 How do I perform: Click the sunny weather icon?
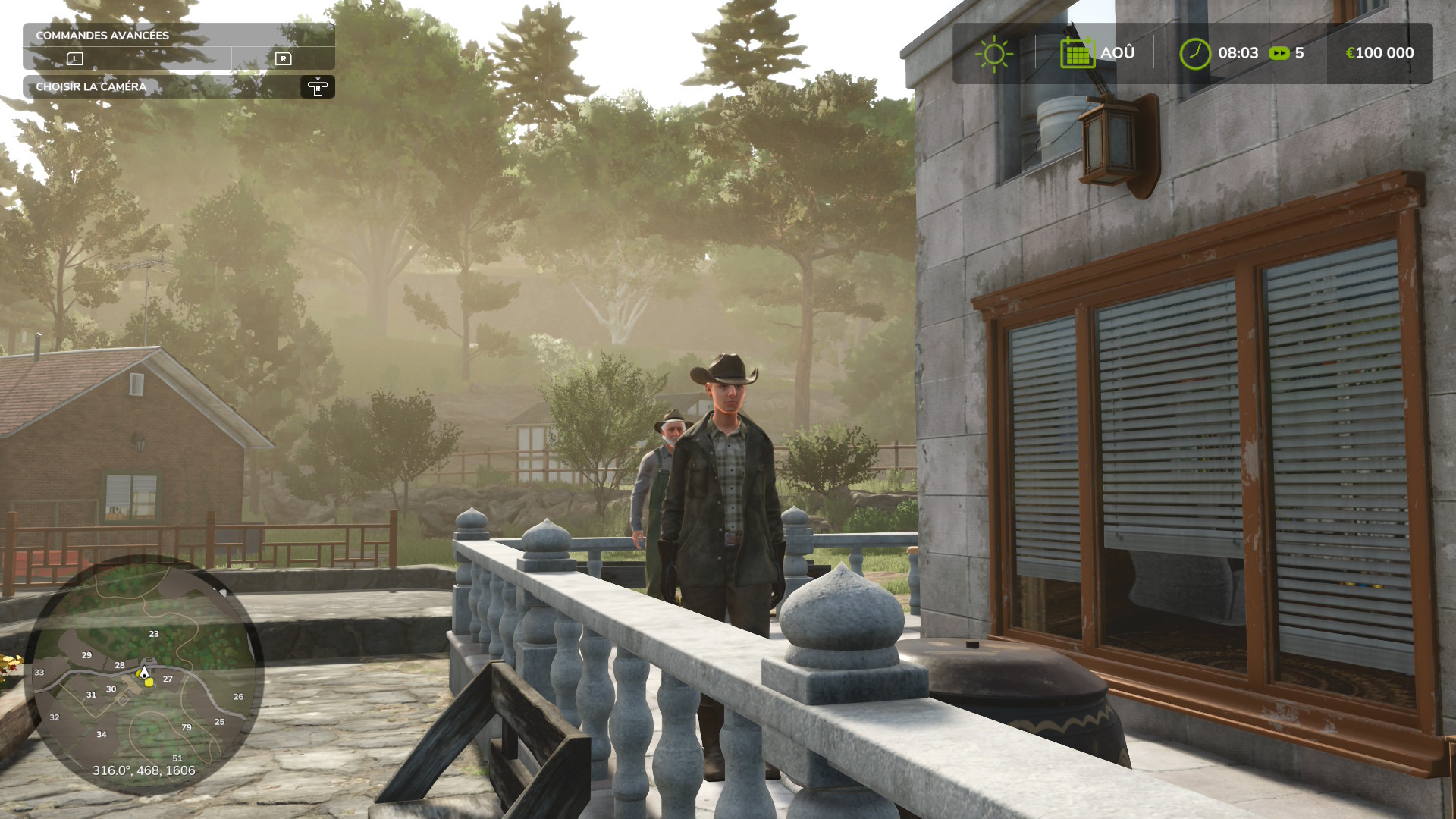pyautogui.click(x=993, y=54)
